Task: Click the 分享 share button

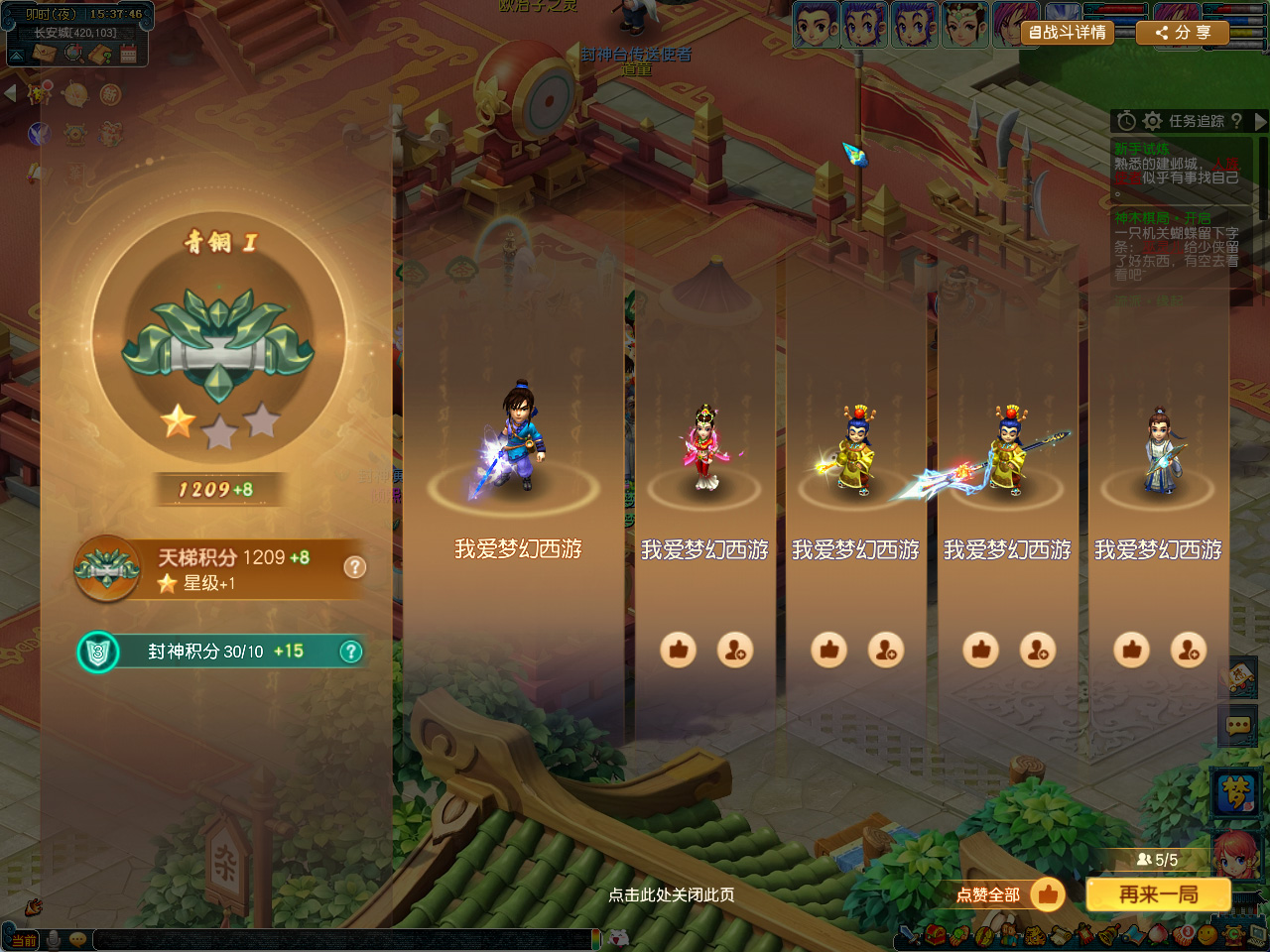Action: (x=1182, y=33)
